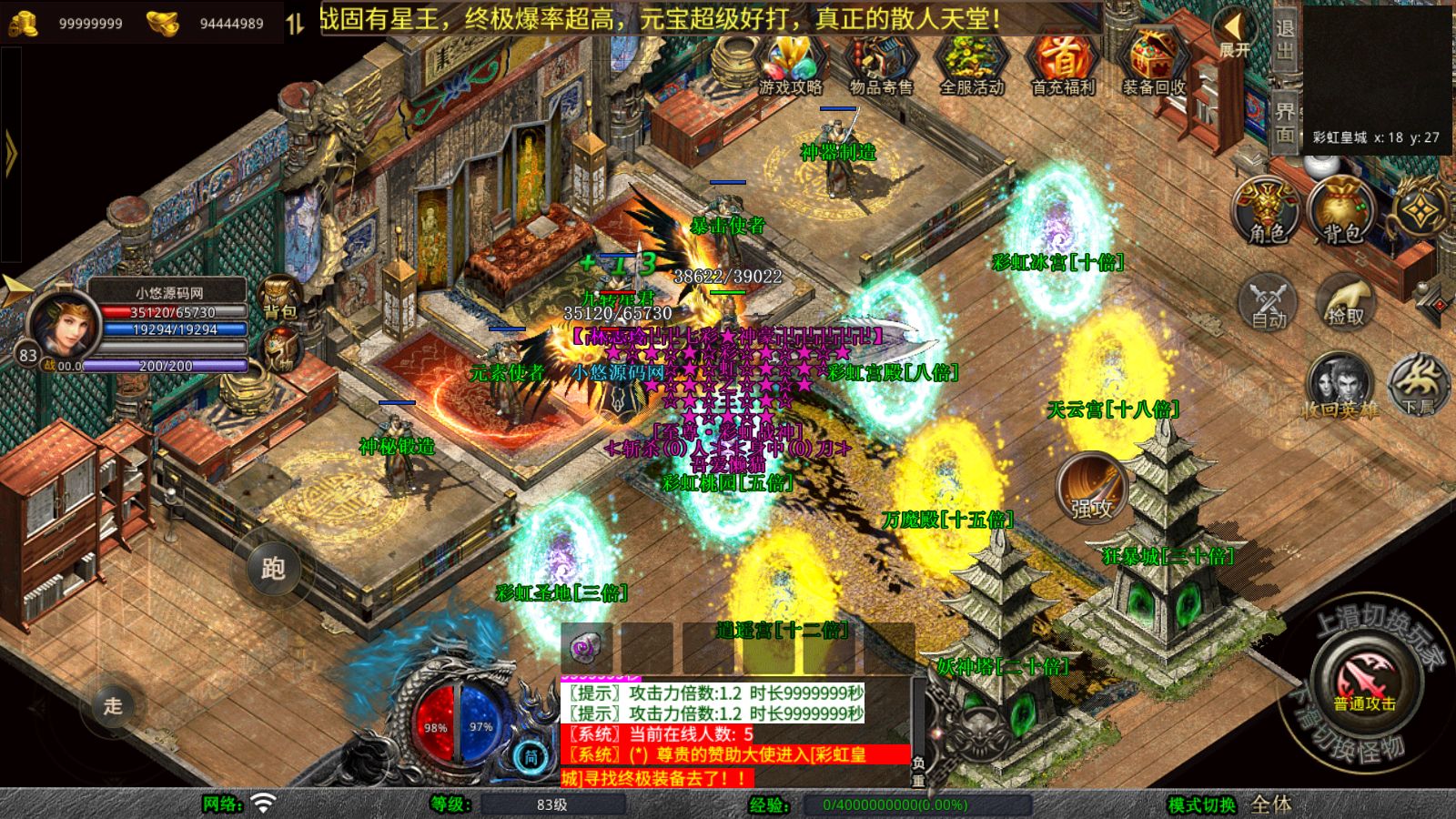This screenshot has width=1456, height=819.
Task: Open the 游戏攻略 game guide icon
Action: [790, 64]
